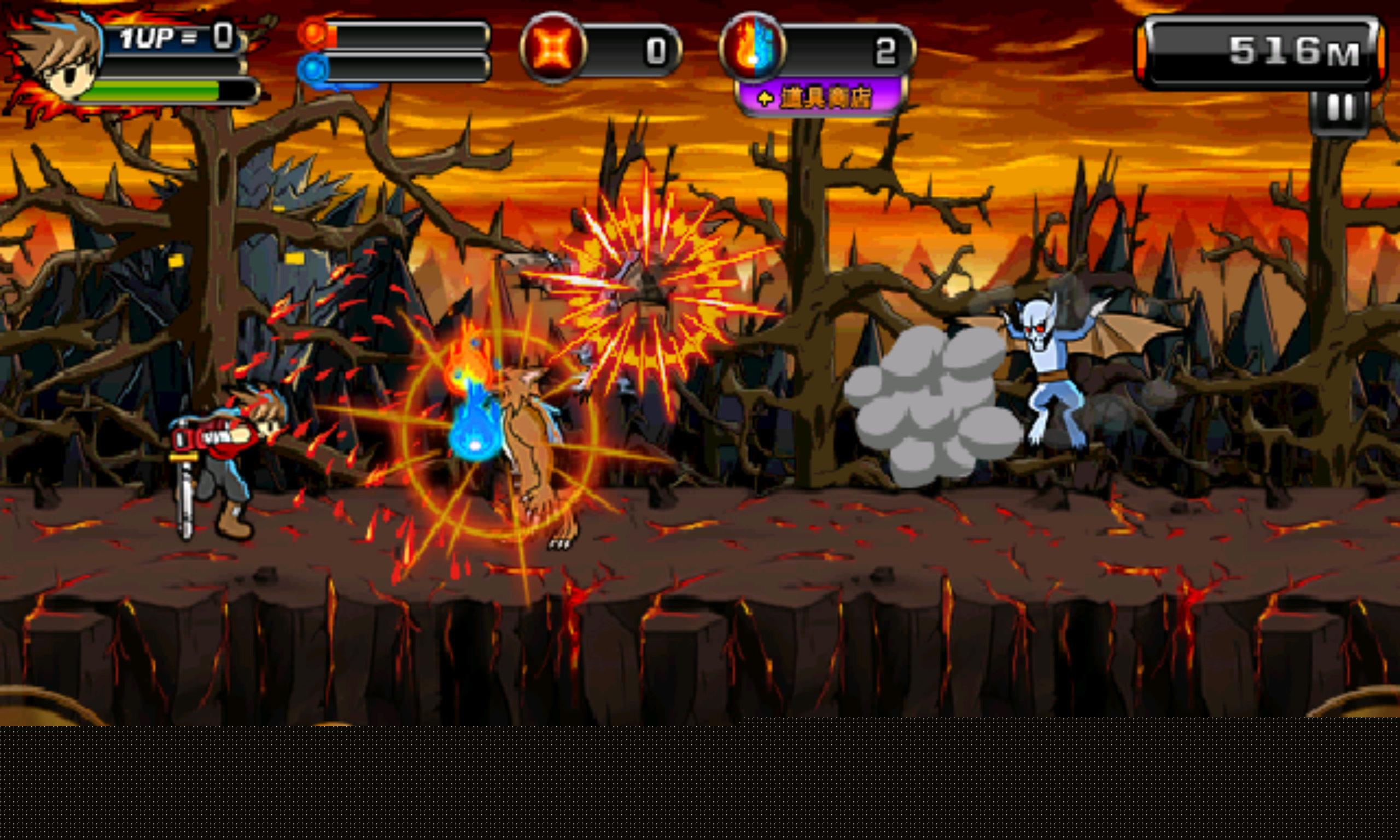
Task: Activate the red four-point star skill icon
Action: tap(553, 48)
